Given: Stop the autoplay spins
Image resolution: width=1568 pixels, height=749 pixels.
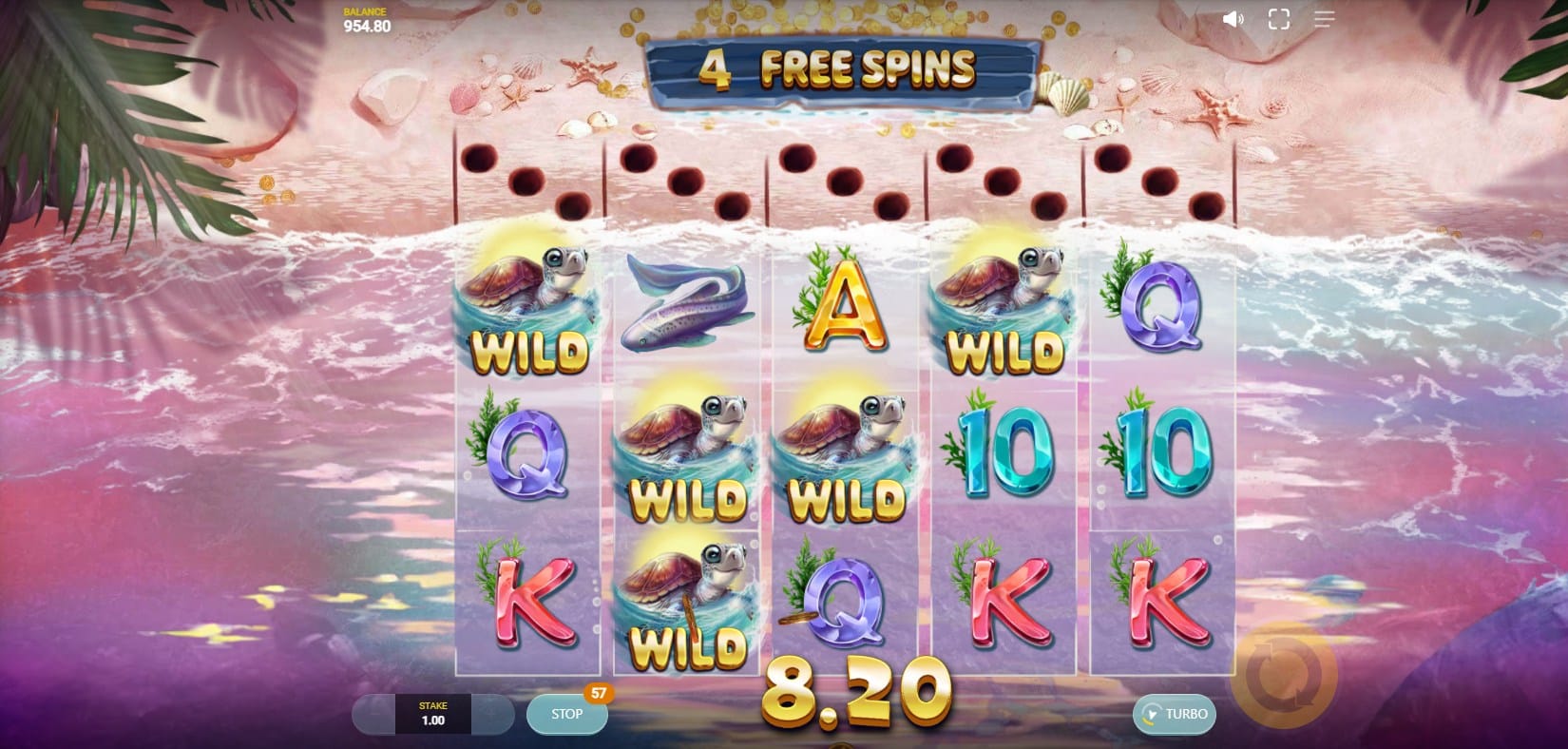Looking at the screenshot, I should [567, 714].
